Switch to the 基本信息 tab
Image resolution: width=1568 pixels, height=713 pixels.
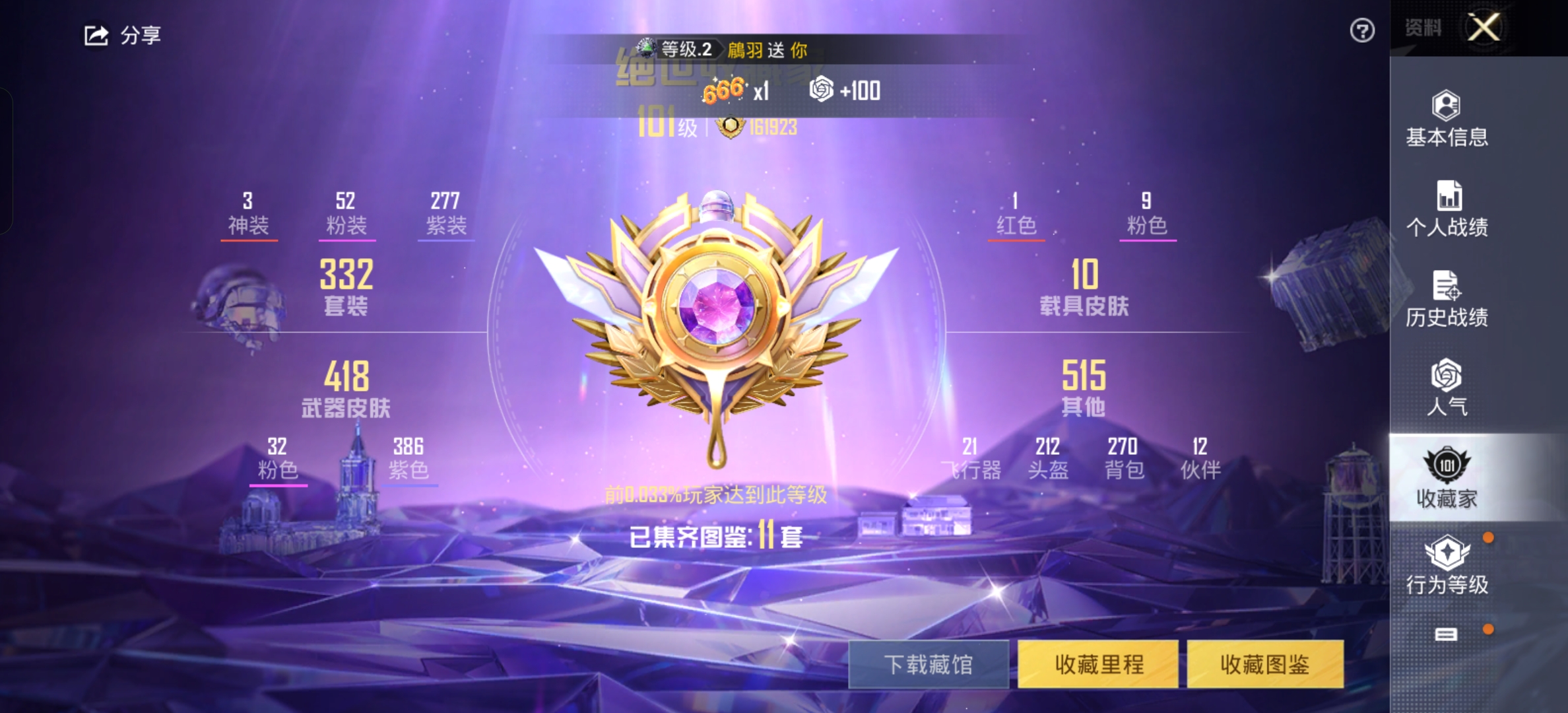(1447, 119)
